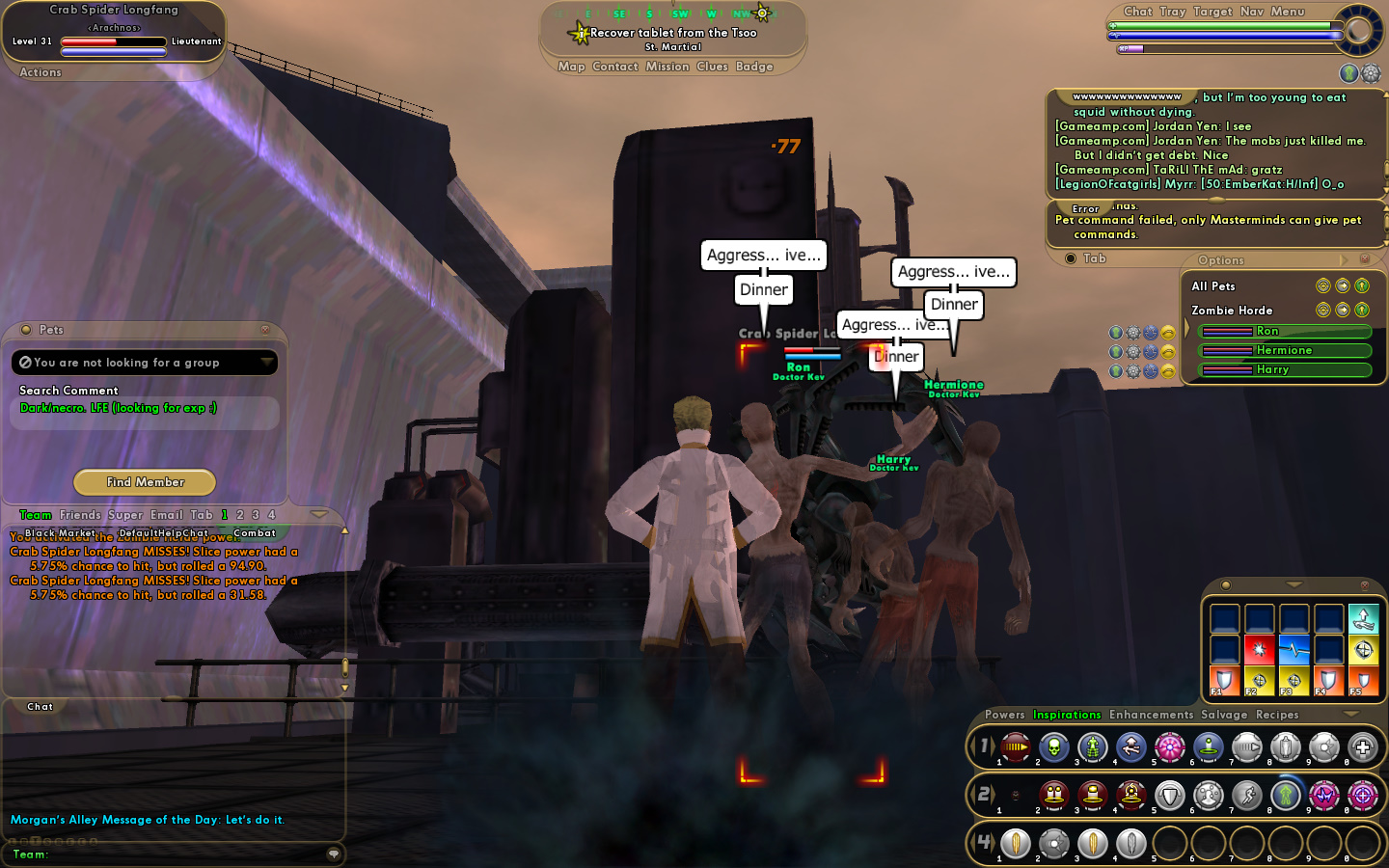Open the Salvage tab
Viewport: 1389px width, 868px height.
click(x=1224, y=715)
